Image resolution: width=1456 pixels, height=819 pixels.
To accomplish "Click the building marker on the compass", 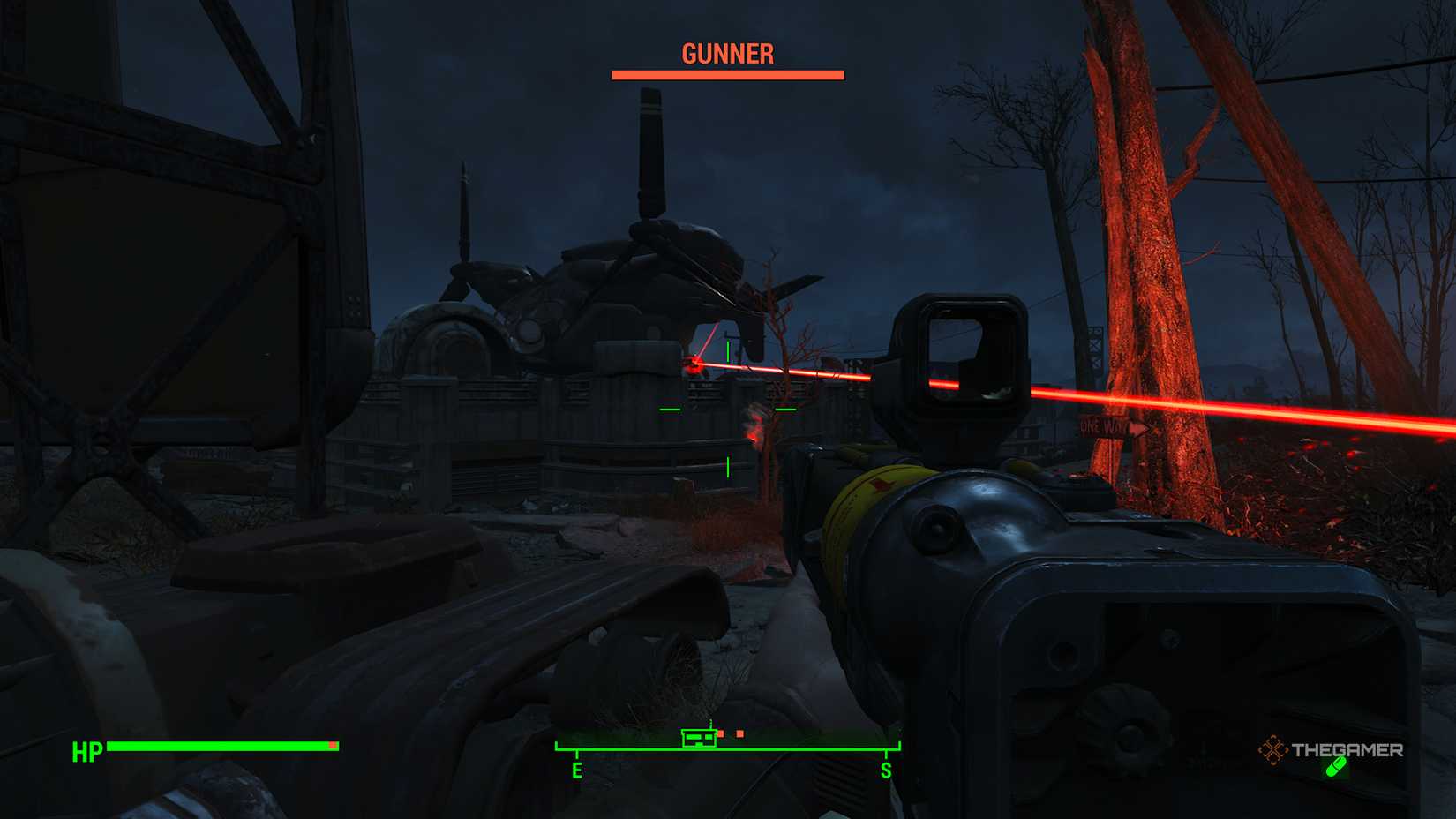I will [x=699, y=738].
